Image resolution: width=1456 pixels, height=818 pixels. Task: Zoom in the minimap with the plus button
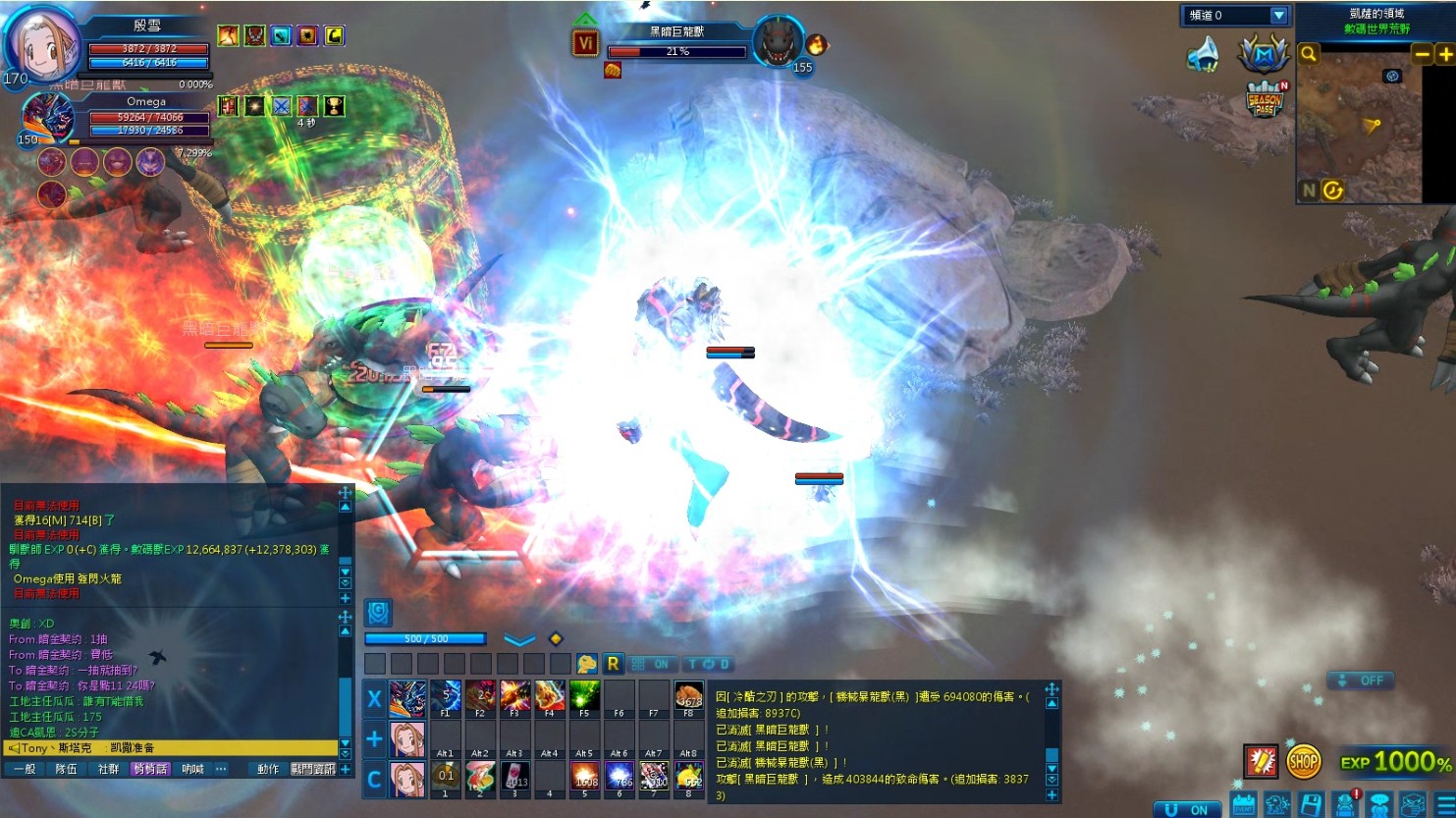click(1445, 55)
